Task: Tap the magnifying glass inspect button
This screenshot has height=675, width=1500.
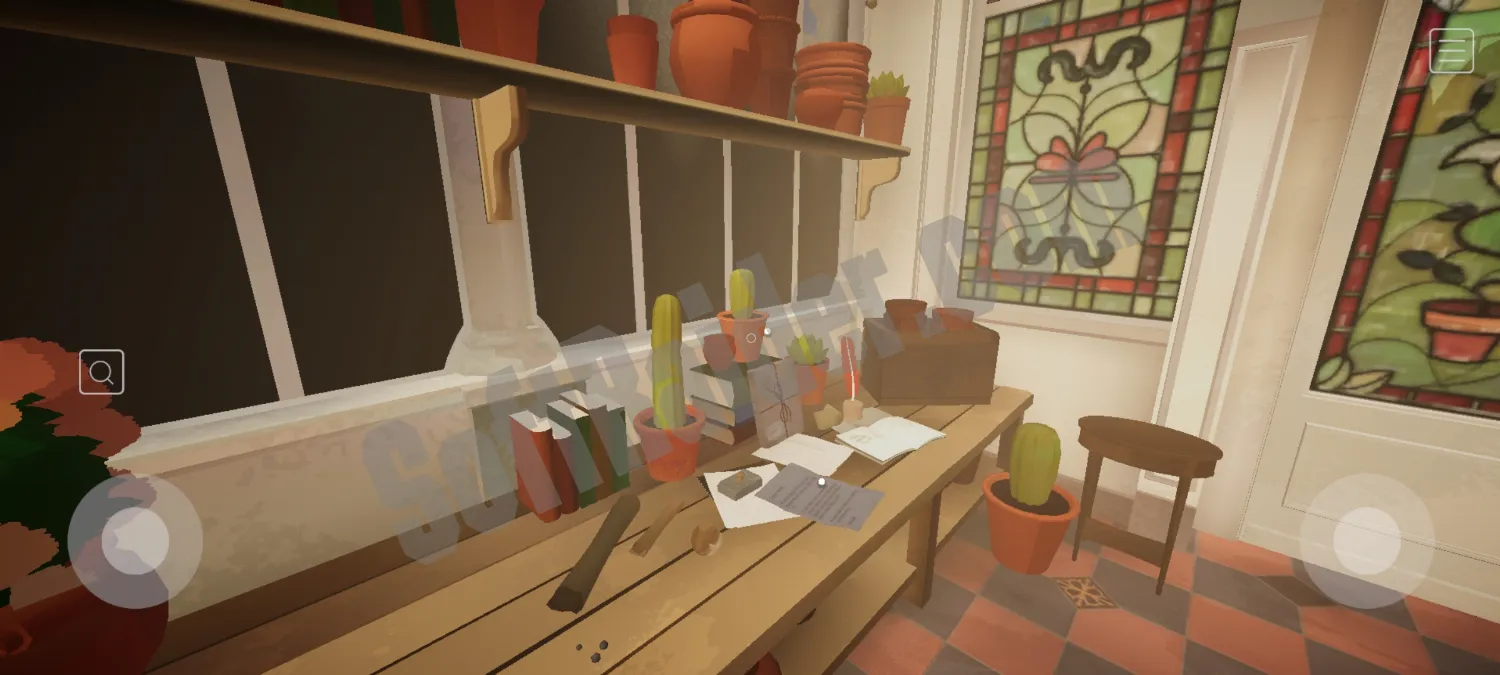Action: [102, 372]
